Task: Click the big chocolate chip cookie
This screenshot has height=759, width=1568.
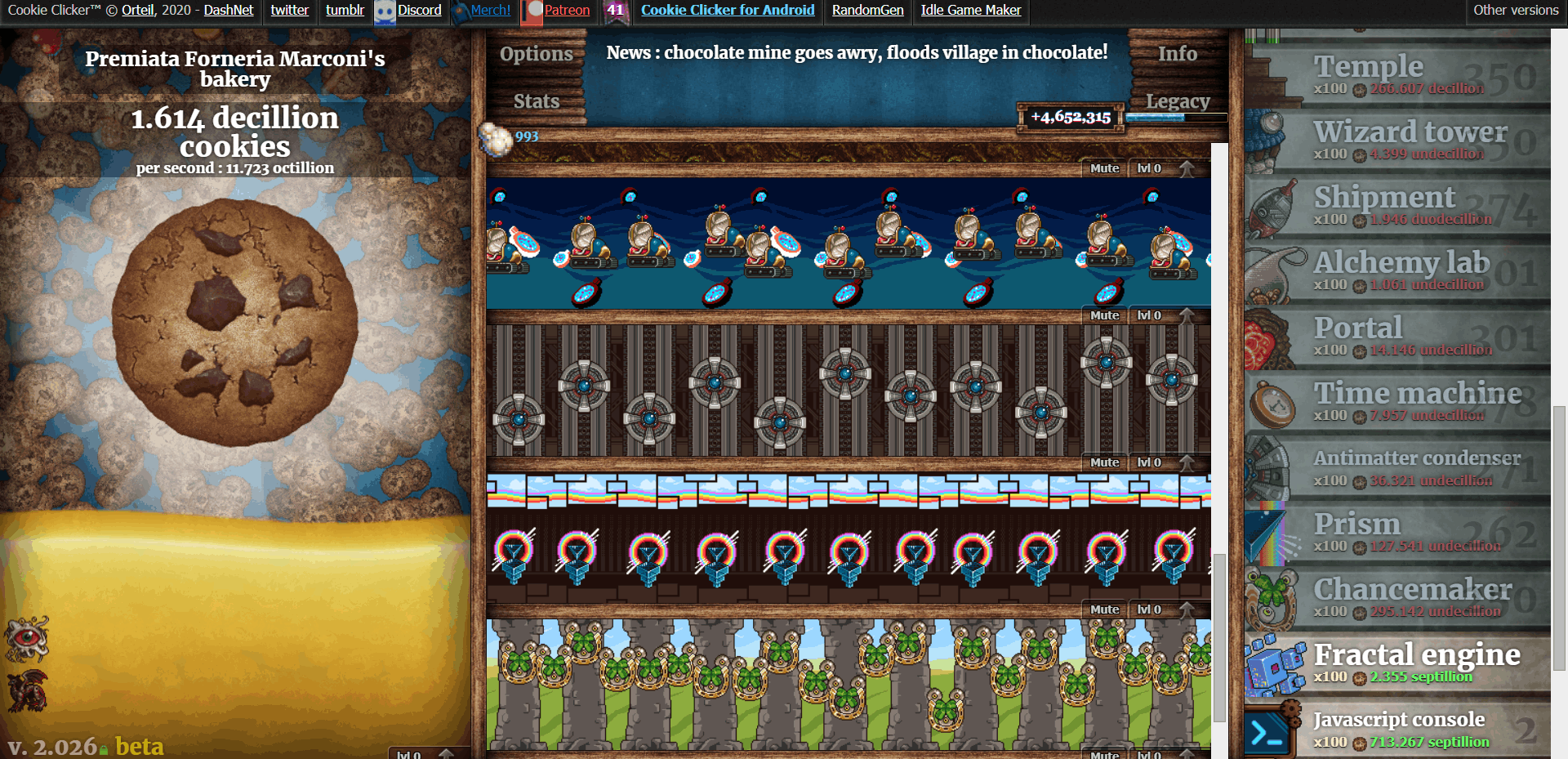Action: click(x=235, y=323)
